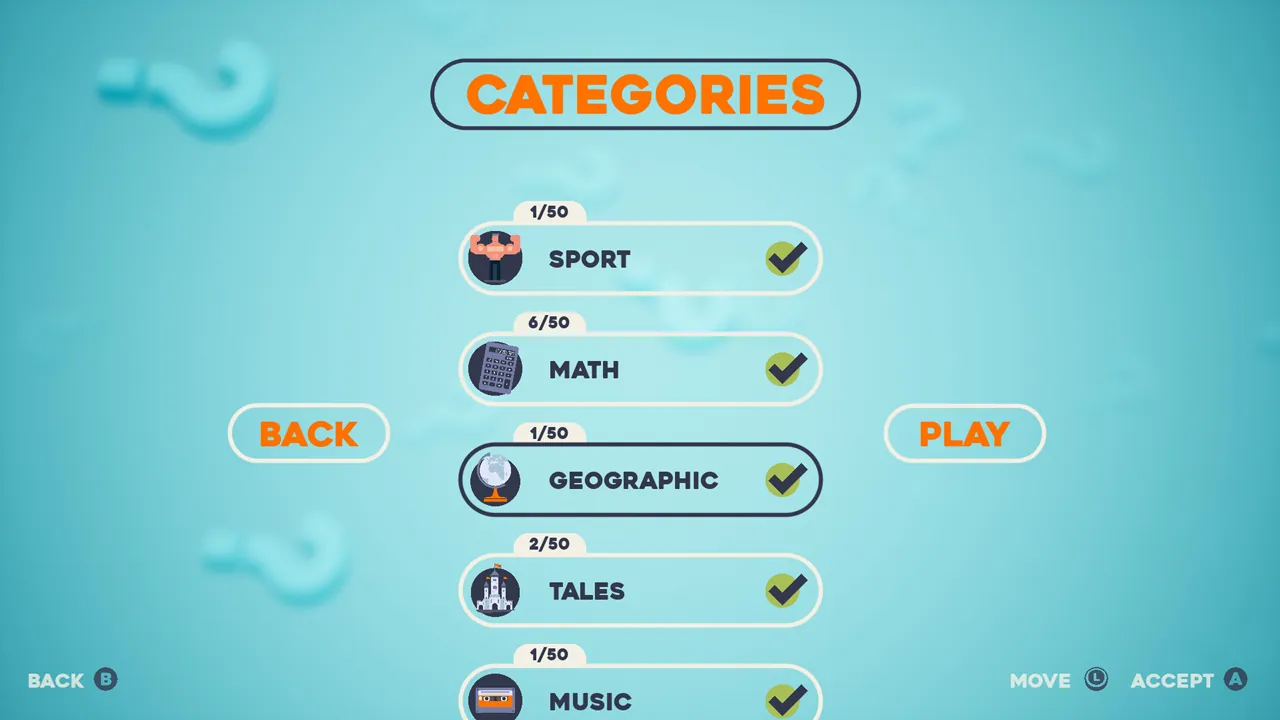The image size is (1280, 720).
Task: Click the L stick icon next to Move
Action: (x=1097, y=680)
